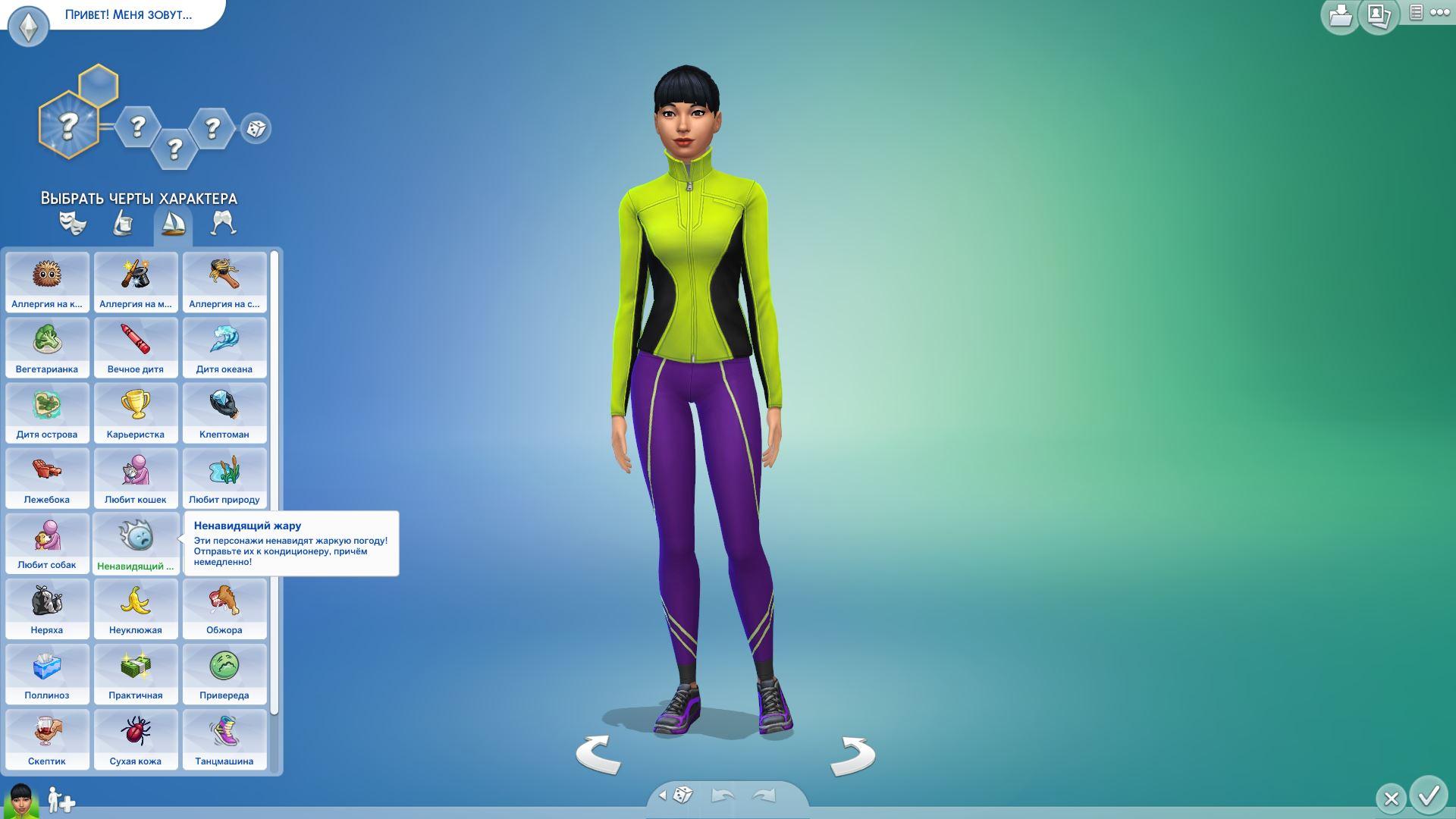Cancel with the X button

tap(1391, 799)
